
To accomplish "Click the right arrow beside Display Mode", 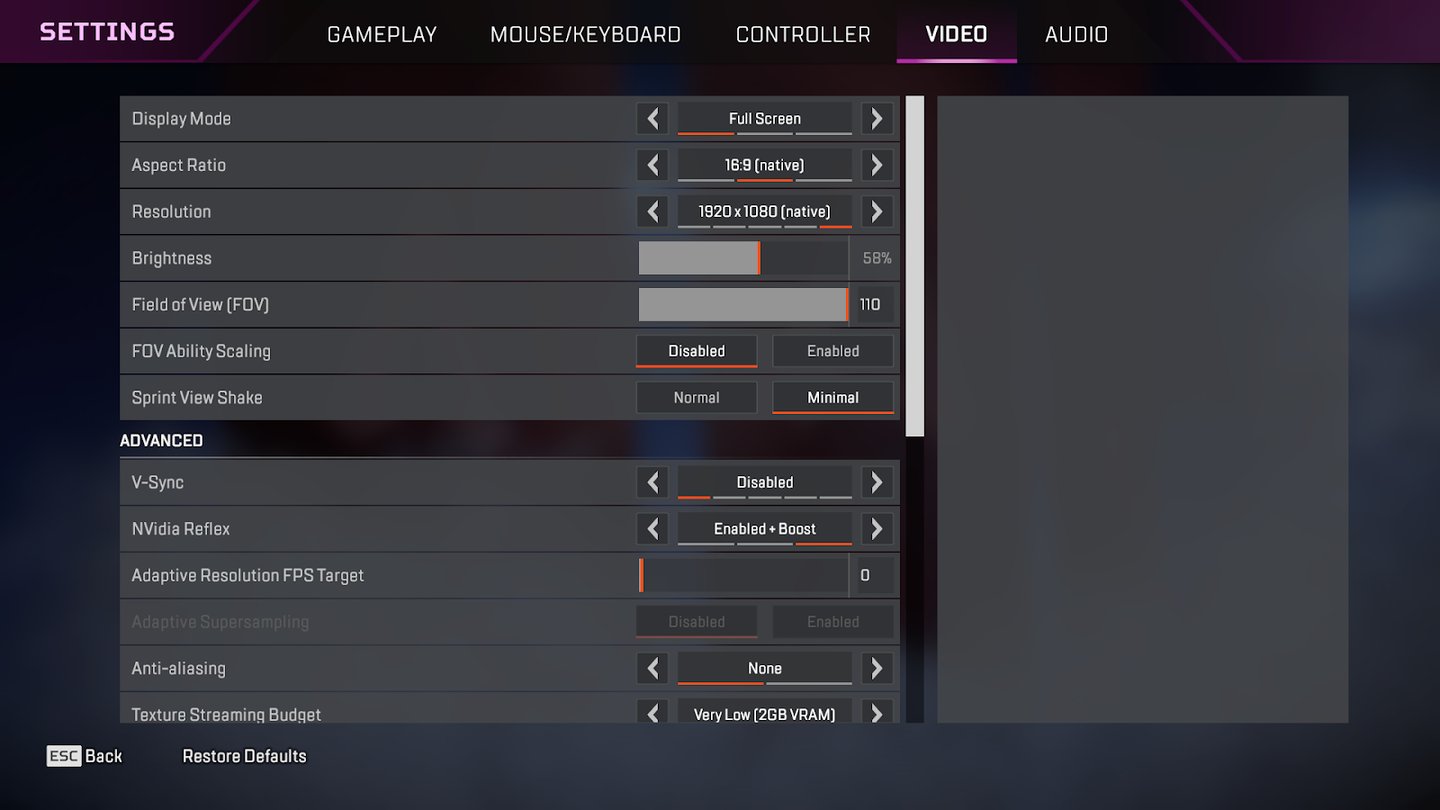I will tap(876, 118).
